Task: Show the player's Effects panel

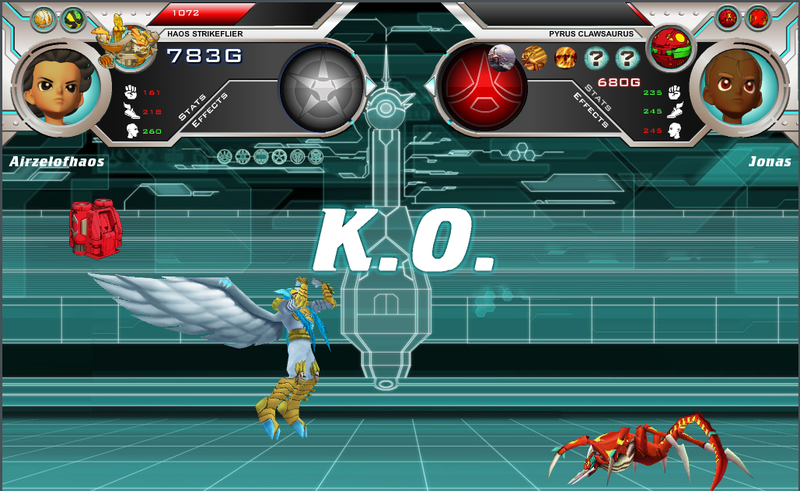Action: [x=211, y=108]
